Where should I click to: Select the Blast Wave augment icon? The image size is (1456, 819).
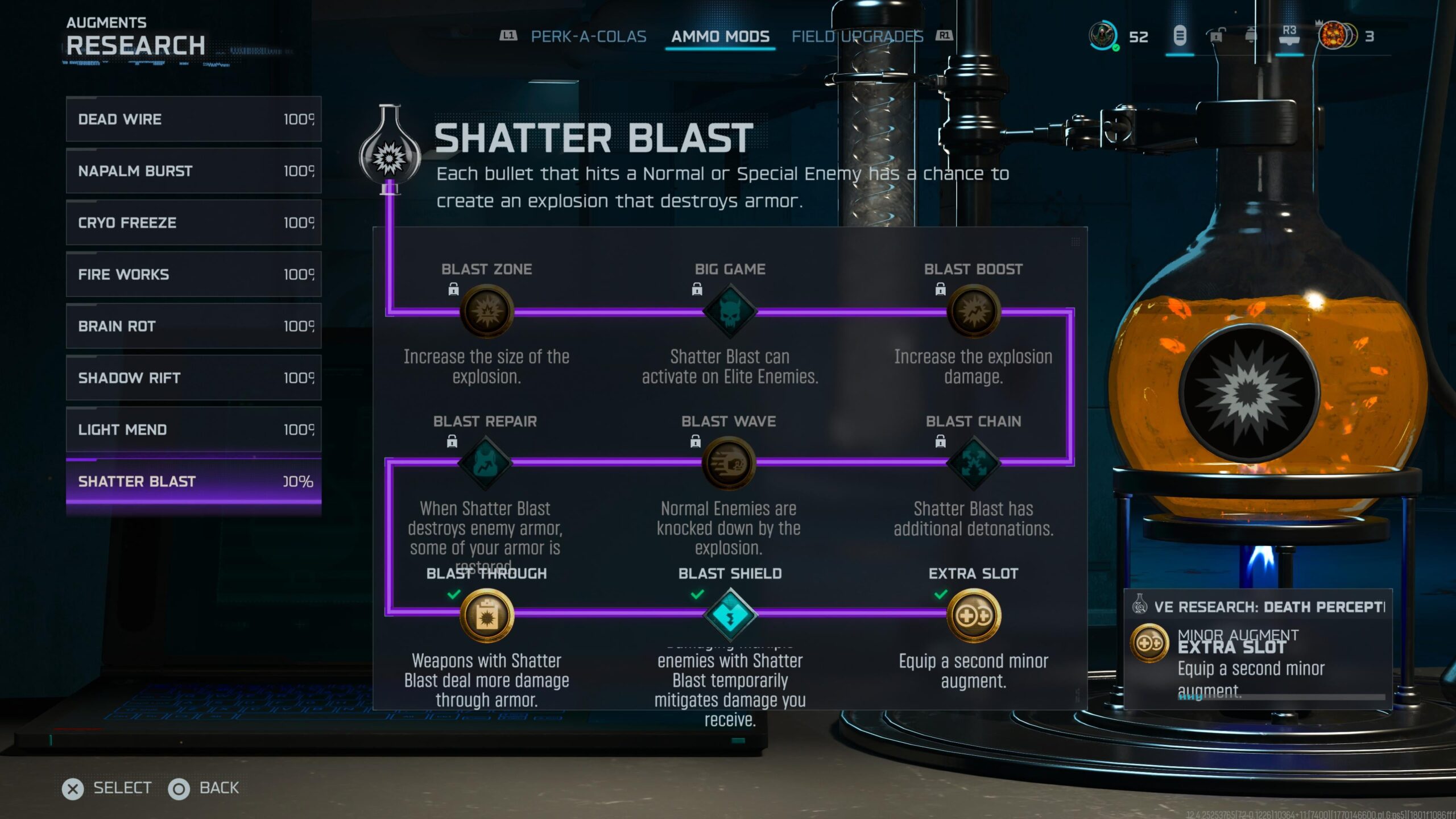point(729,464)
